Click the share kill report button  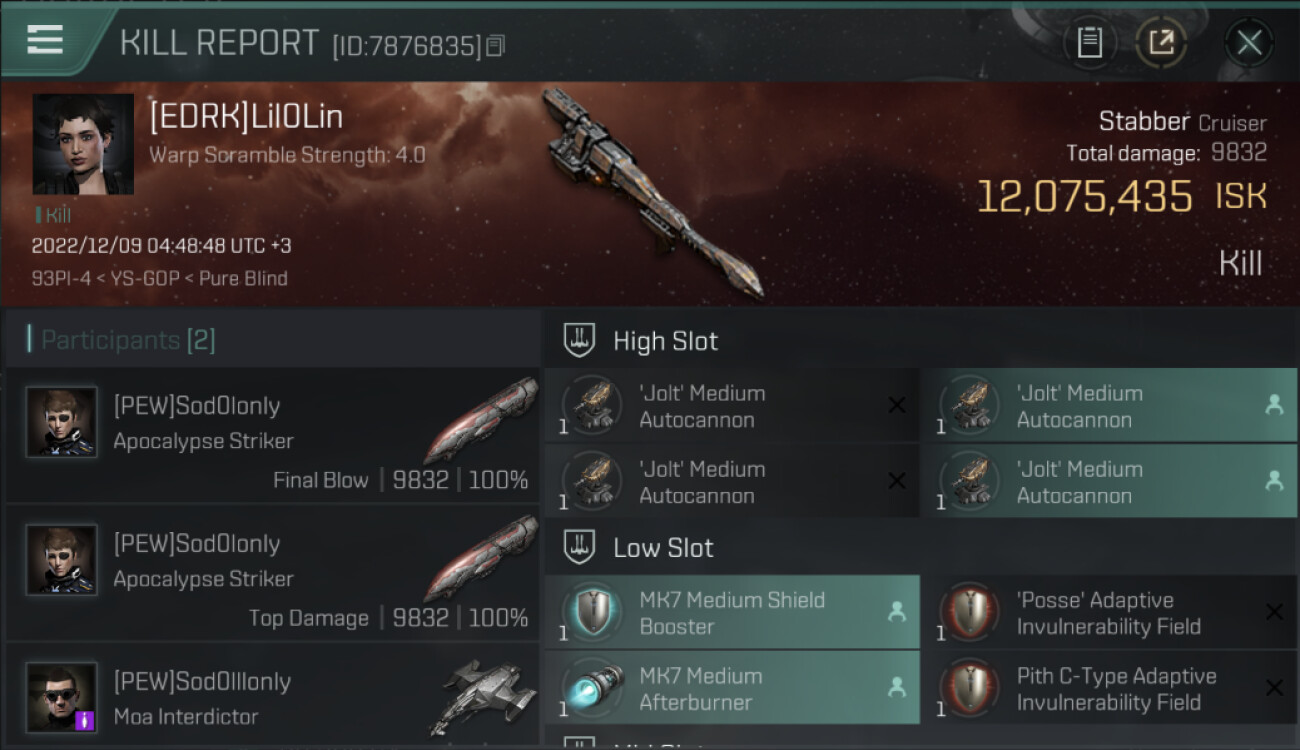pyautogui.click(x=1161, y=43)
